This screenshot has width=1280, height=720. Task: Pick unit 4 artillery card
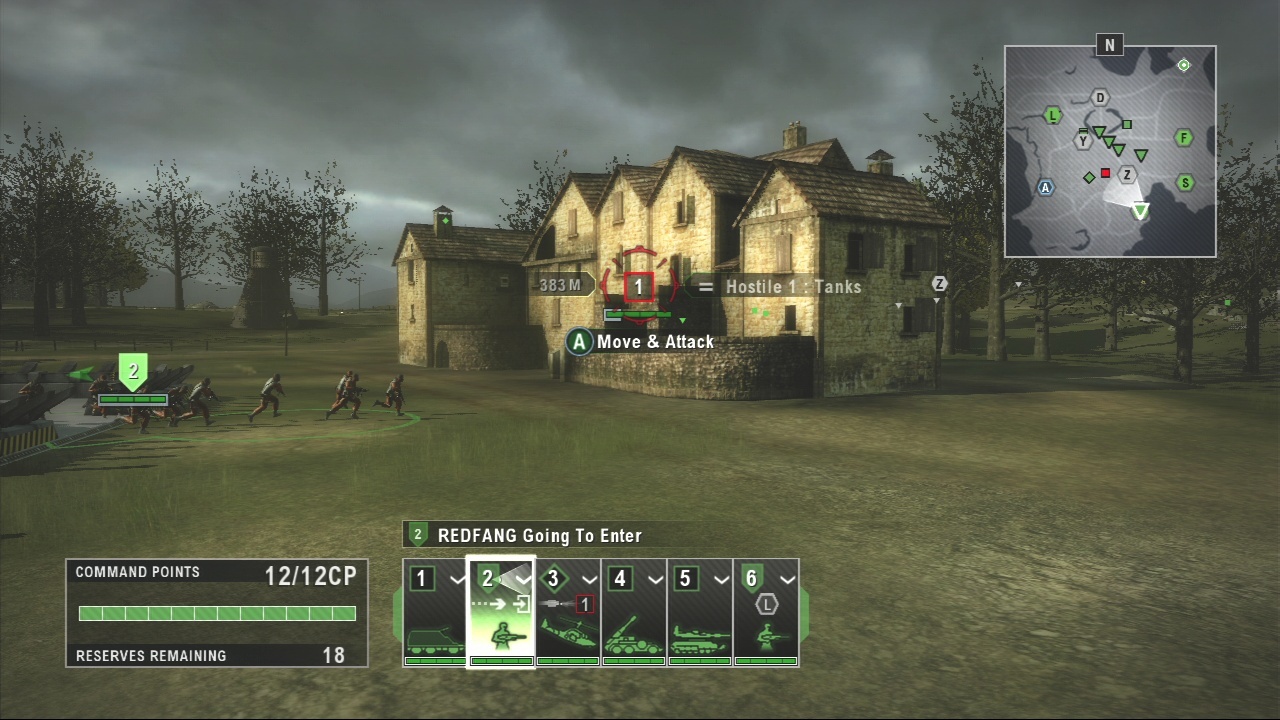[x=633, y=612]
